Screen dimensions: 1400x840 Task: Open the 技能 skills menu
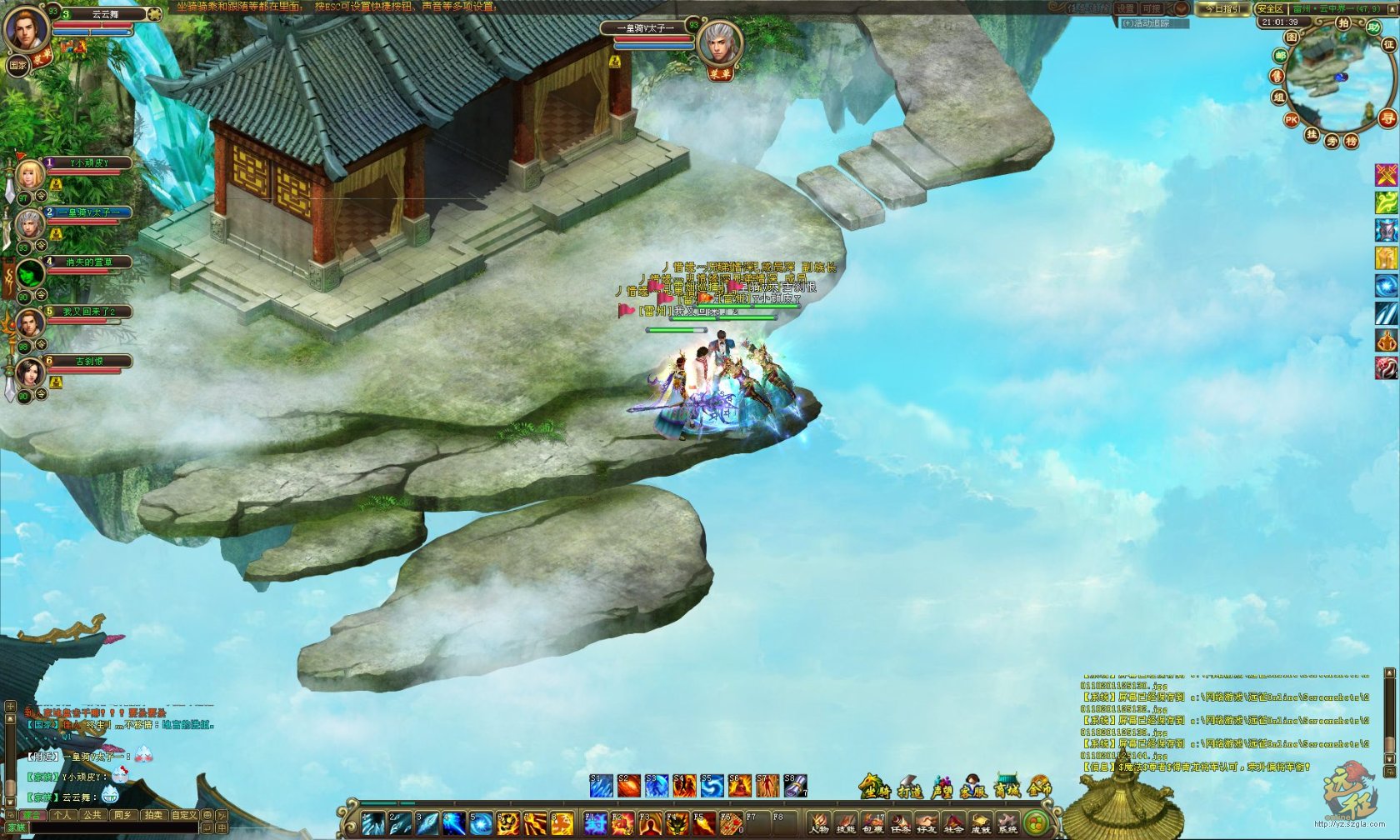coord(846,822)
